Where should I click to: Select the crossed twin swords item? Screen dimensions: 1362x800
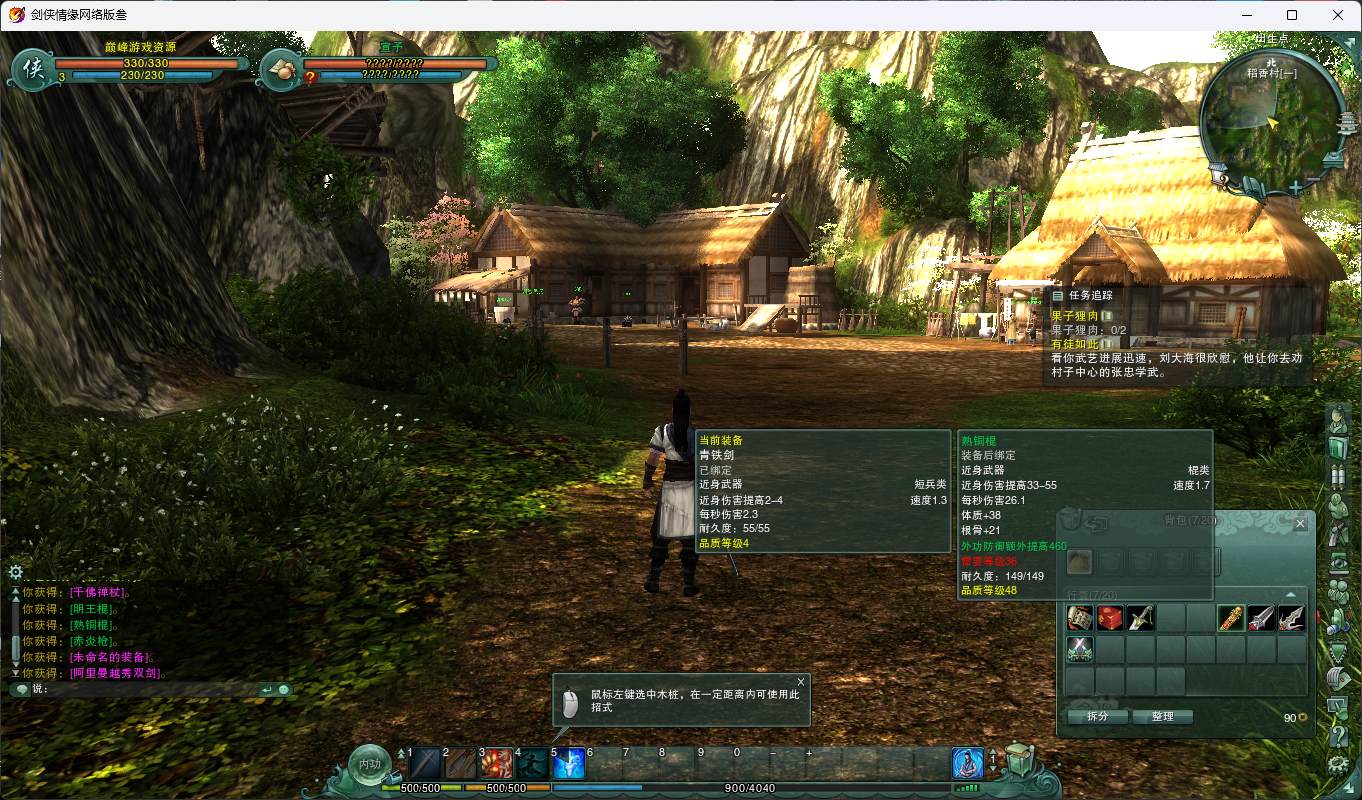(1080, 649)
